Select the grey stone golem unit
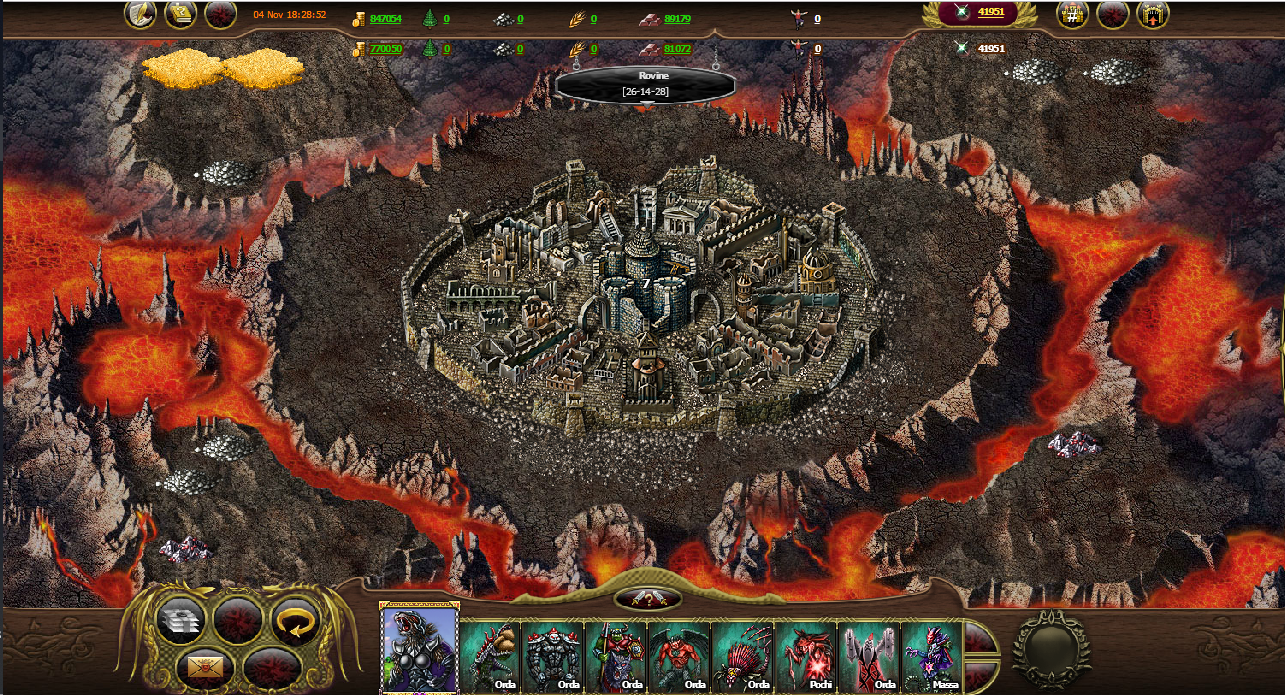The width and height of the screenshot is (1285, 695). point(552,656)
